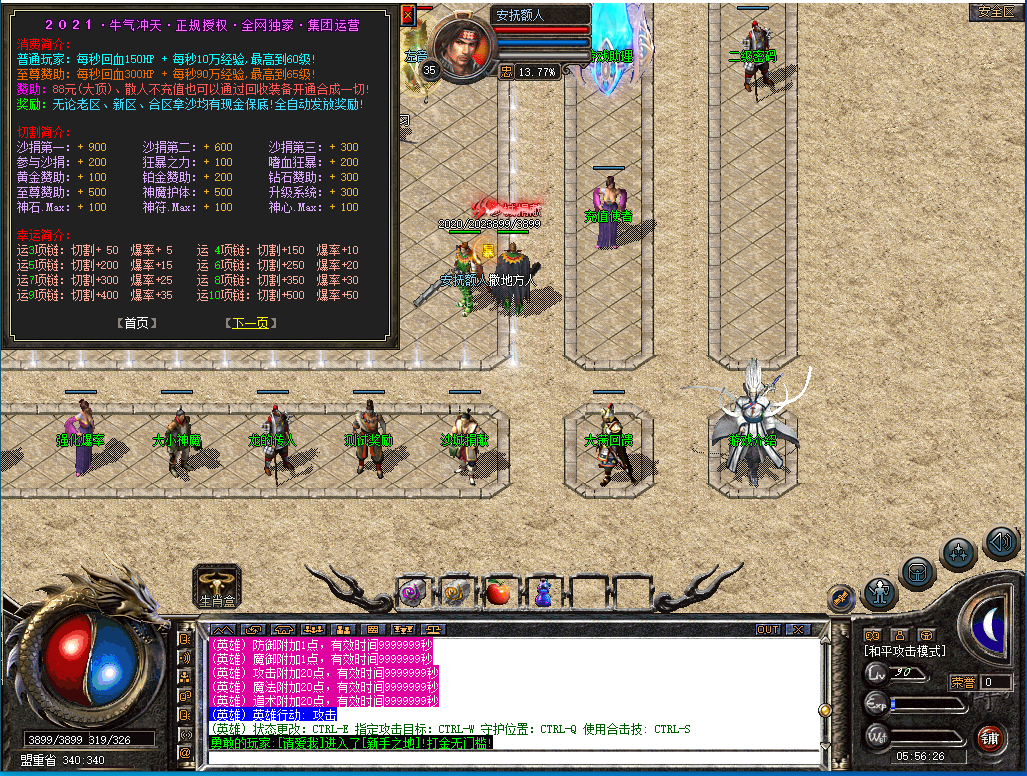Click the hero portrait at top

point(463,48)
